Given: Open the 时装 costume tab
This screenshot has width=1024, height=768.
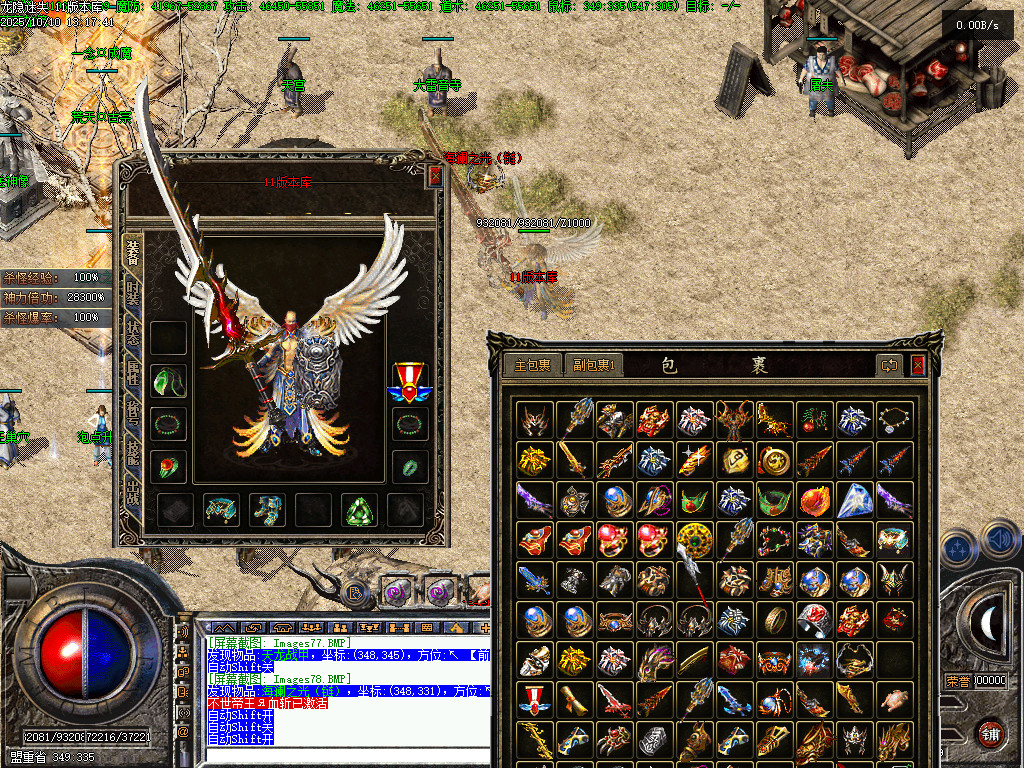Looking at the screenshot, I should 133,291.
